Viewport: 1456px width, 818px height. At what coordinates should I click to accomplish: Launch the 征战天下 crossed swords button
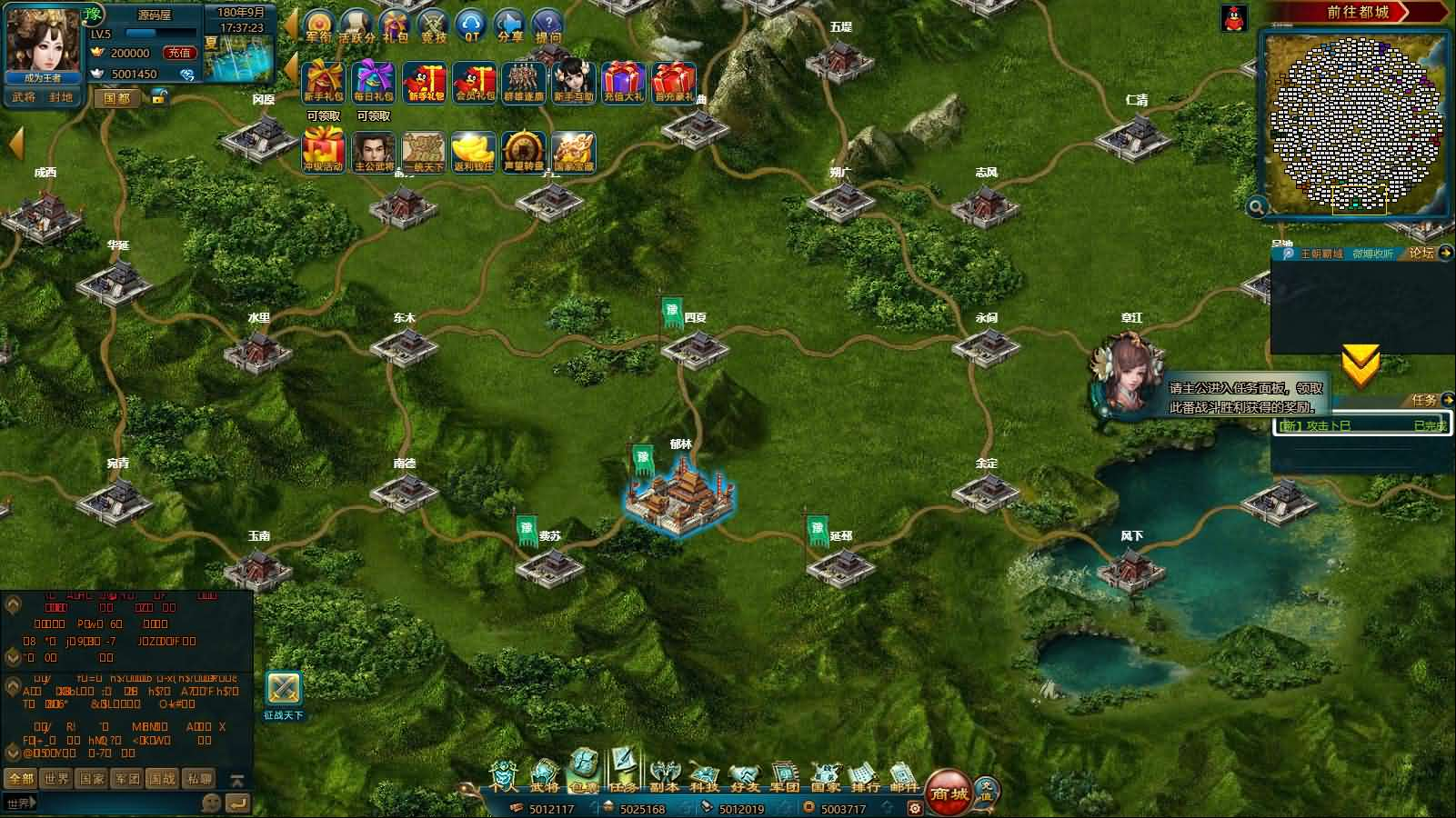284,690
